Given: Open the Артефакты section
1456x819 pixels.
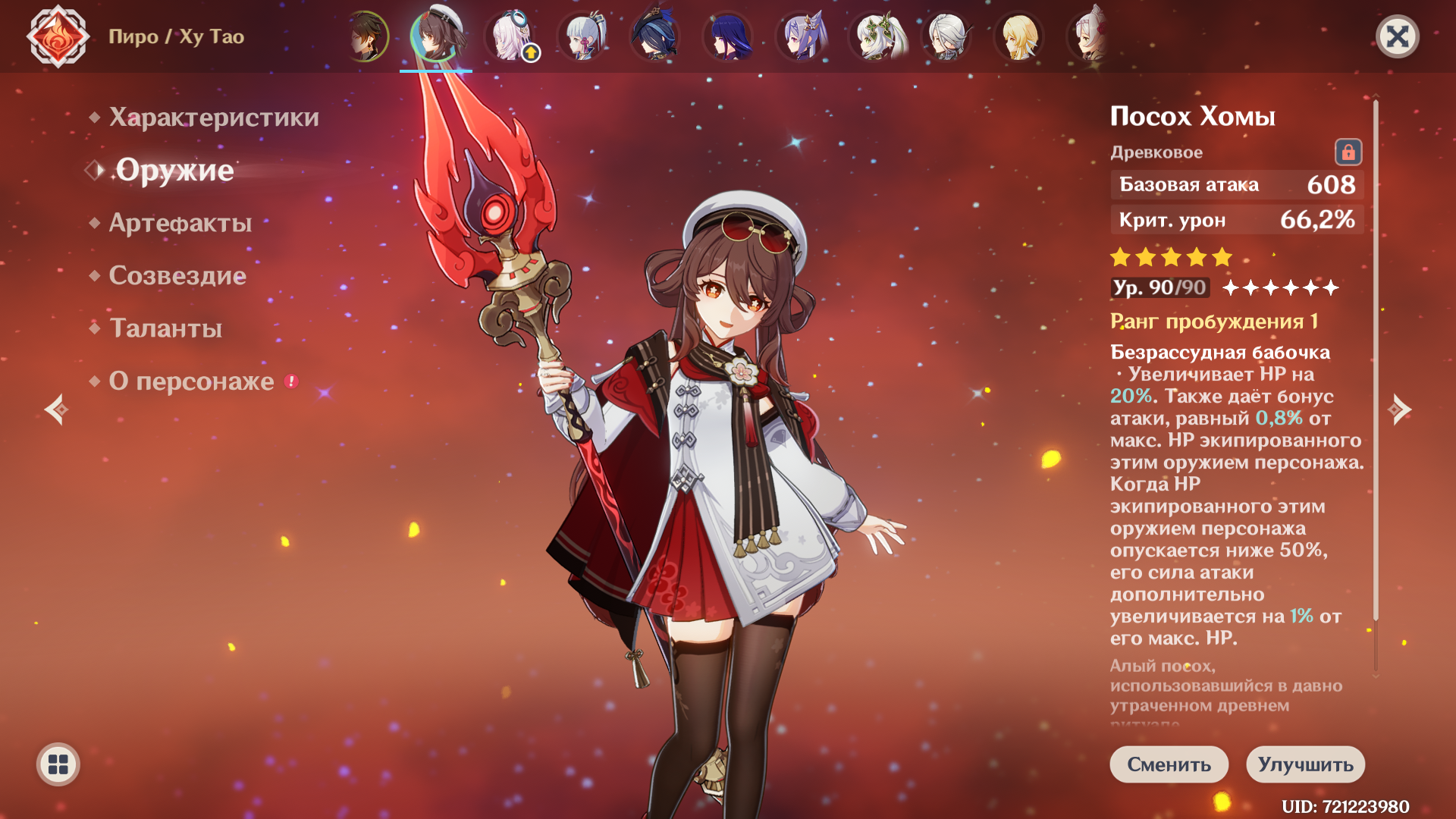Looking at the screenshot, I should pos(180,223).
